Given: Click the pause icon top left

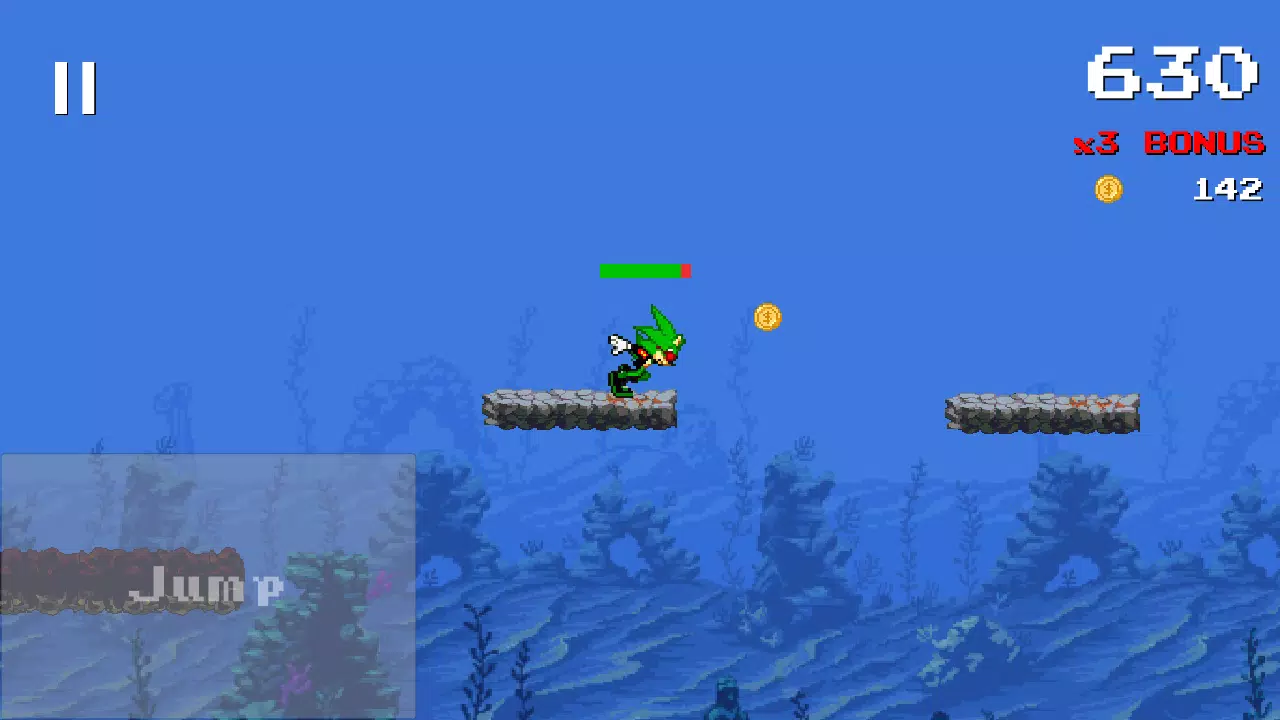Looking at the screenshot, I should (x=76, y=86).
